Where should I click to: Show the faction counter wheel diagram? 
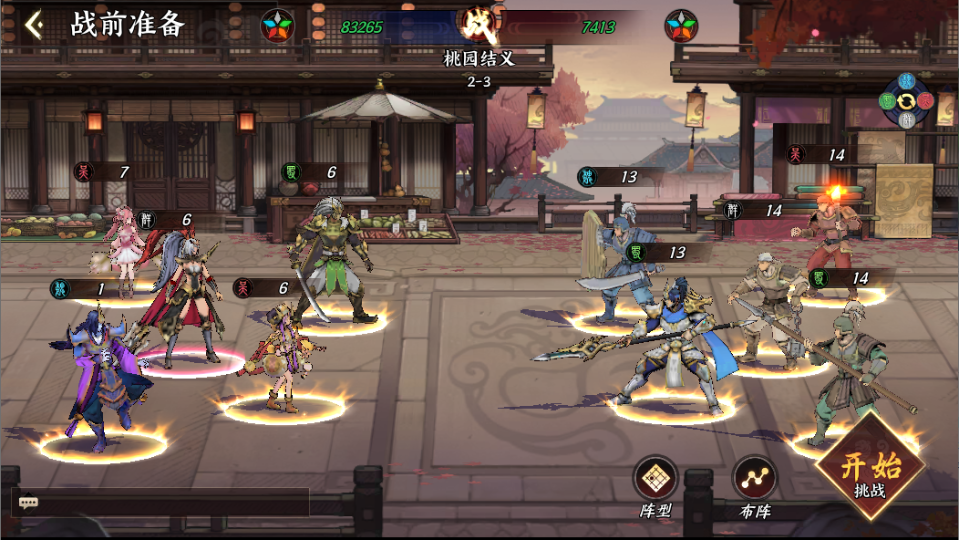pyautogui.click(x=905, y=100)
